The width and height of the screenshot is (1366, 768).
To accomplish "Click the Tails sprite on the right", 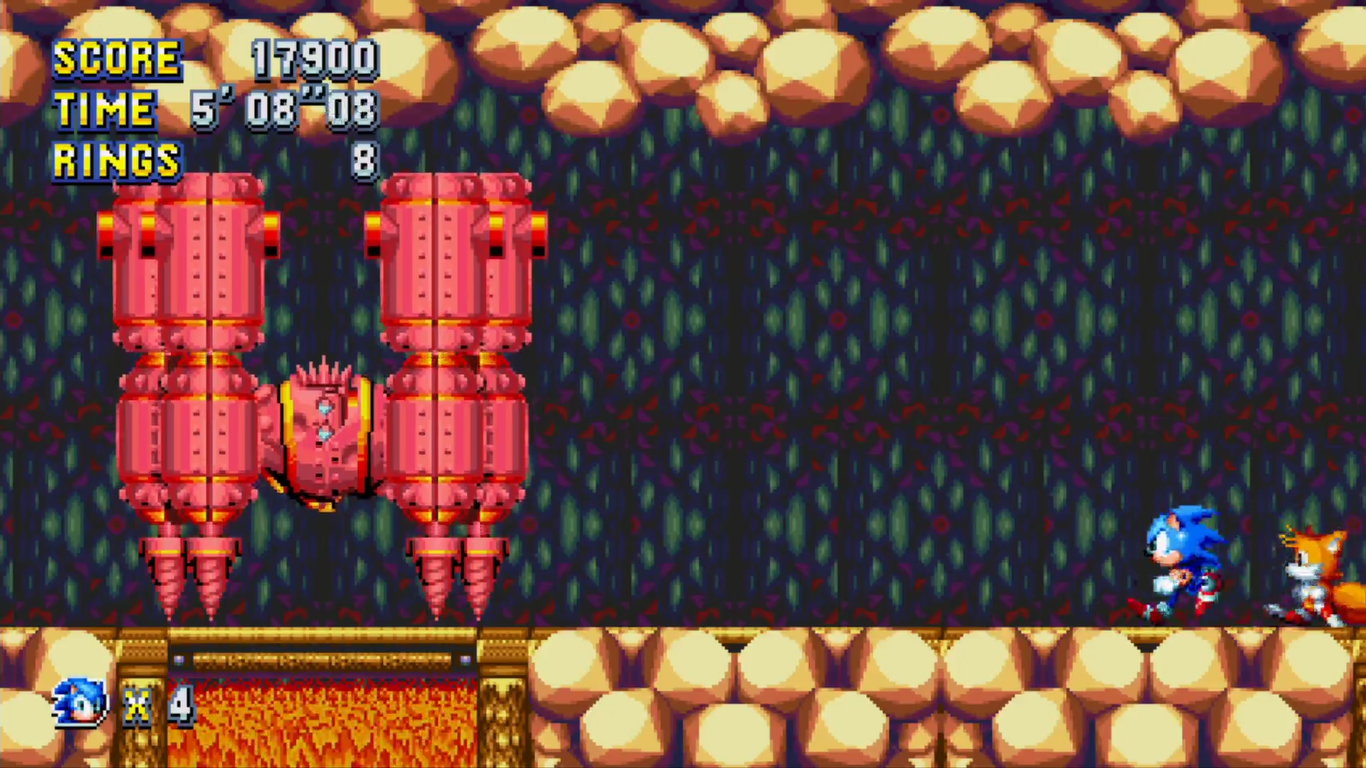I will [x=1315, y=570].
